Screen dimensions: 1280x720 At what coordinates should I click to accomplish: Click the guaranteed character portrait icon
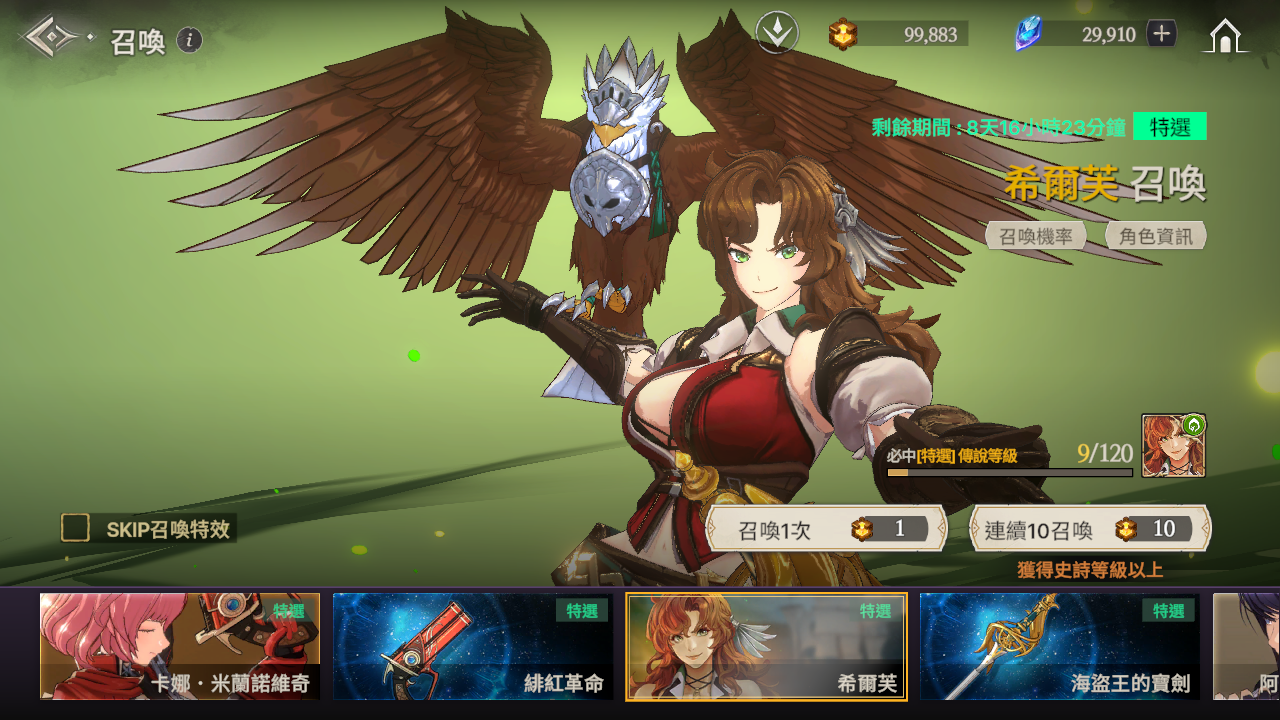[x=1173, y=446]
